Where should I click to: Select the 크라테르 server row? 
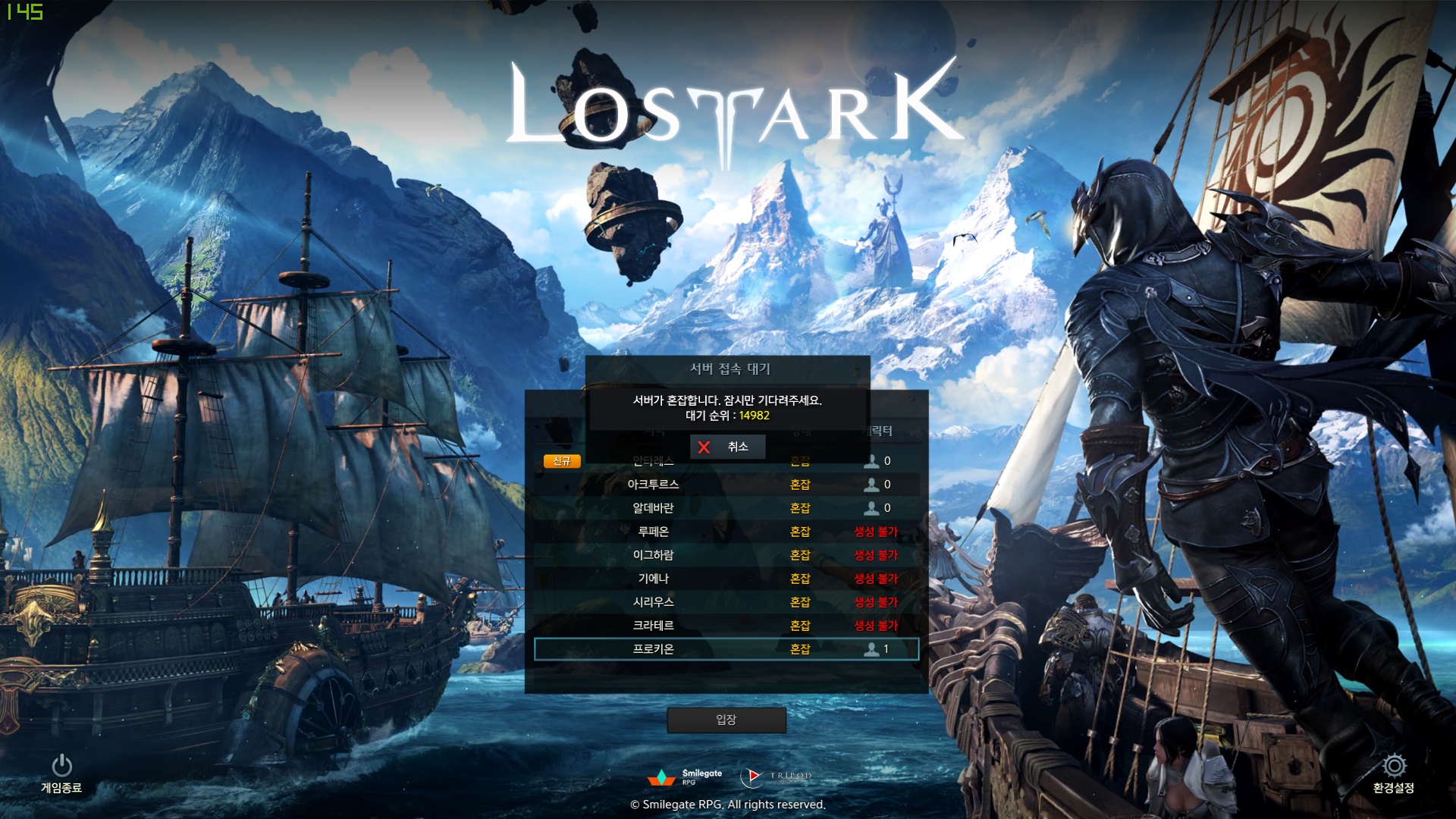(x=726, y=626)
